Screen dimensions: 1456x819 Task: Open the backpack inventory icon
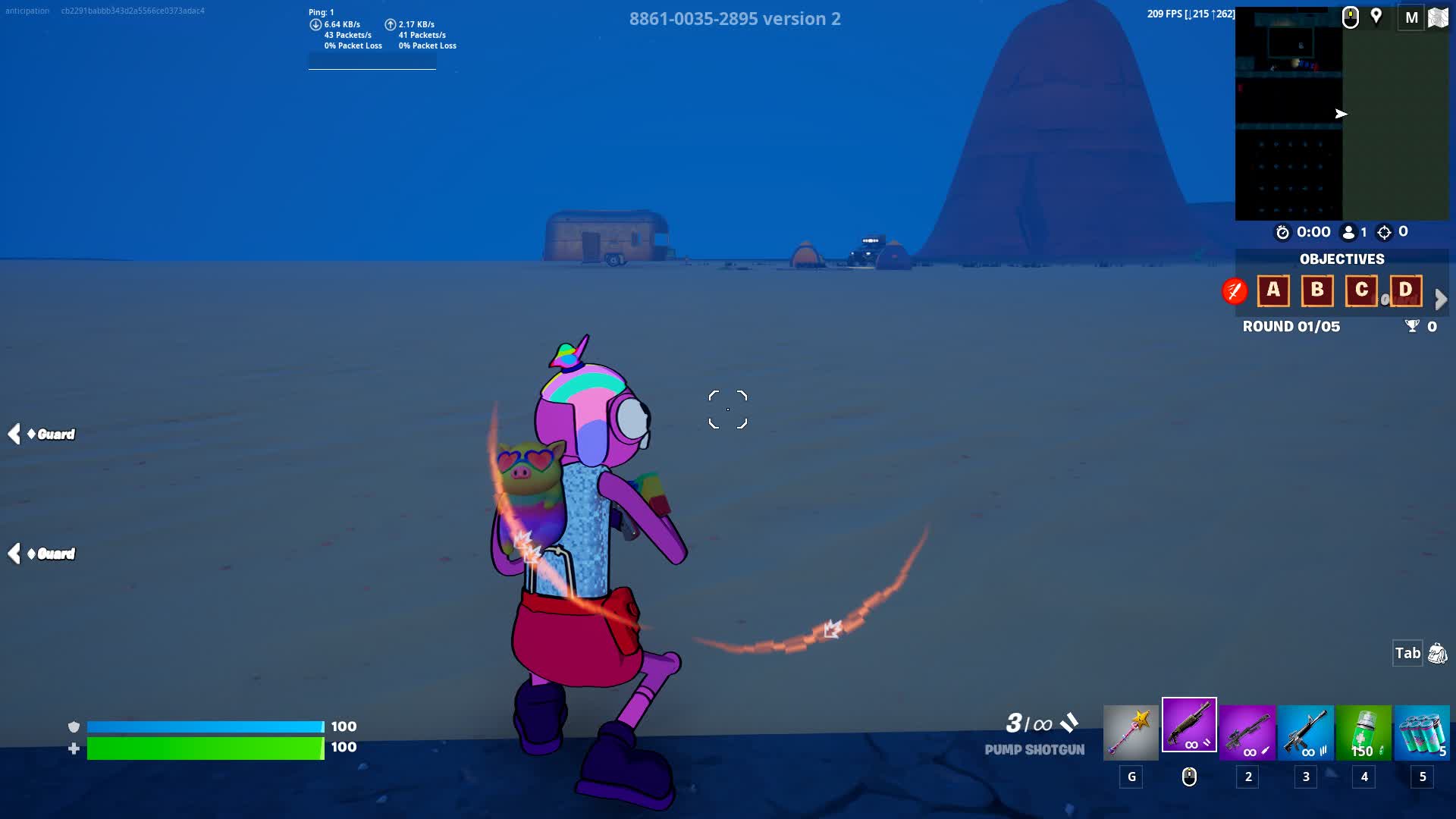(x=1437, y=654)
